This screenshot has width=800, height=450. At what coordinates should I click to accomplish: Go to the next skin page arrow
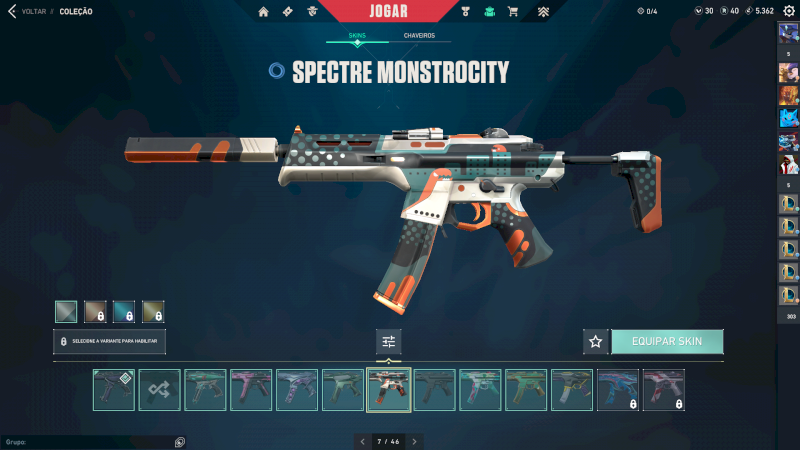(414, 441)
